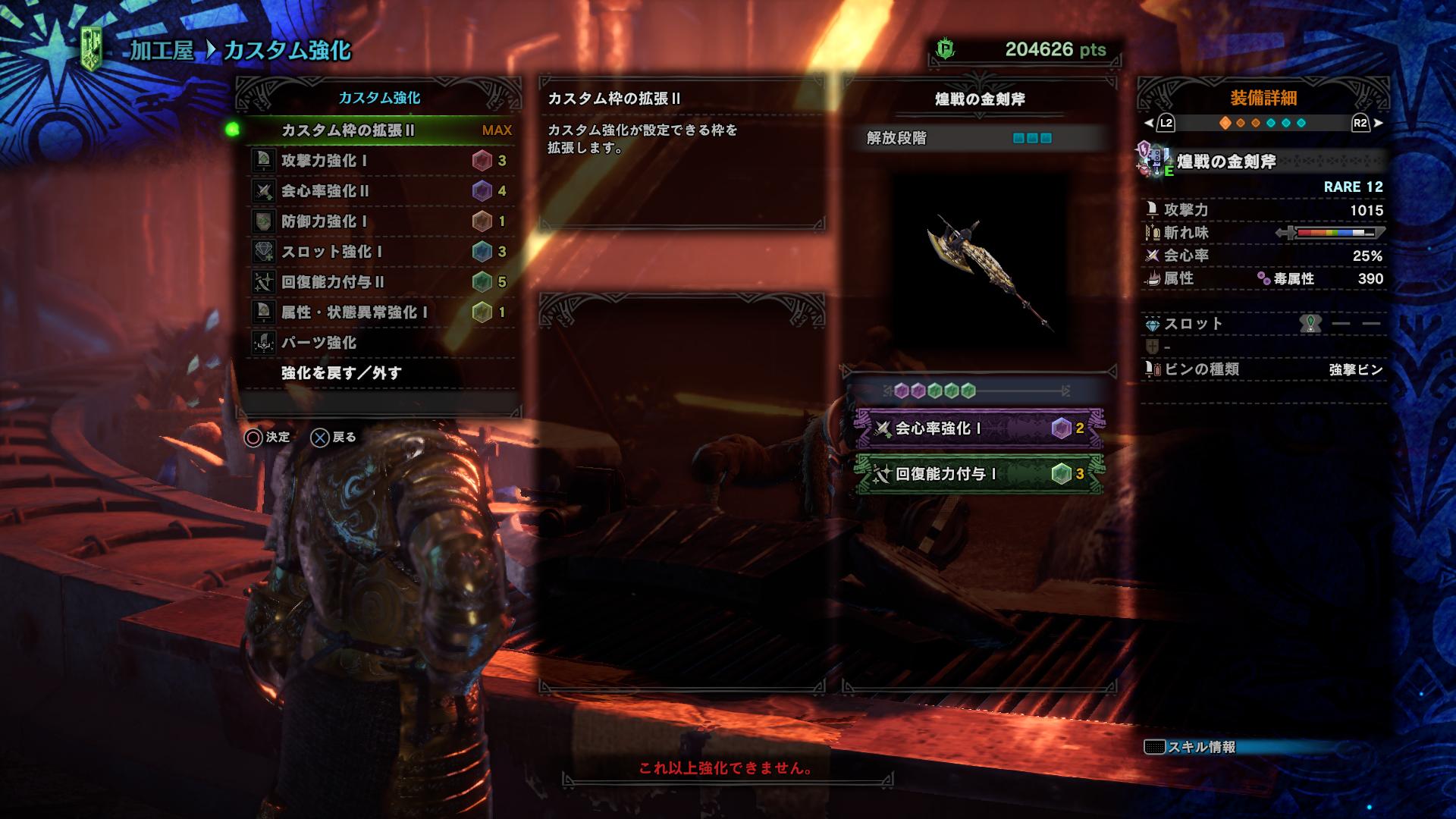Select the 攻撃力強化 I upgrade icon
1456x819 pixels.
click(x=265, y=161)
